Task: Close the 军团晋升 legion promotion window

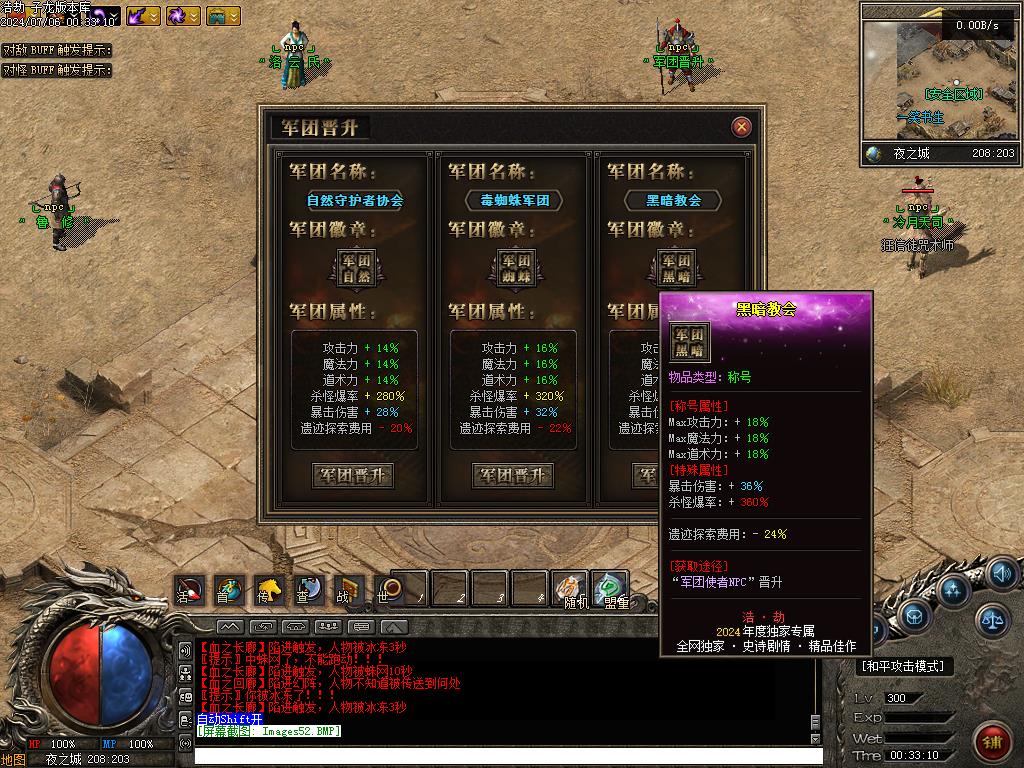Action: point(741,127)
